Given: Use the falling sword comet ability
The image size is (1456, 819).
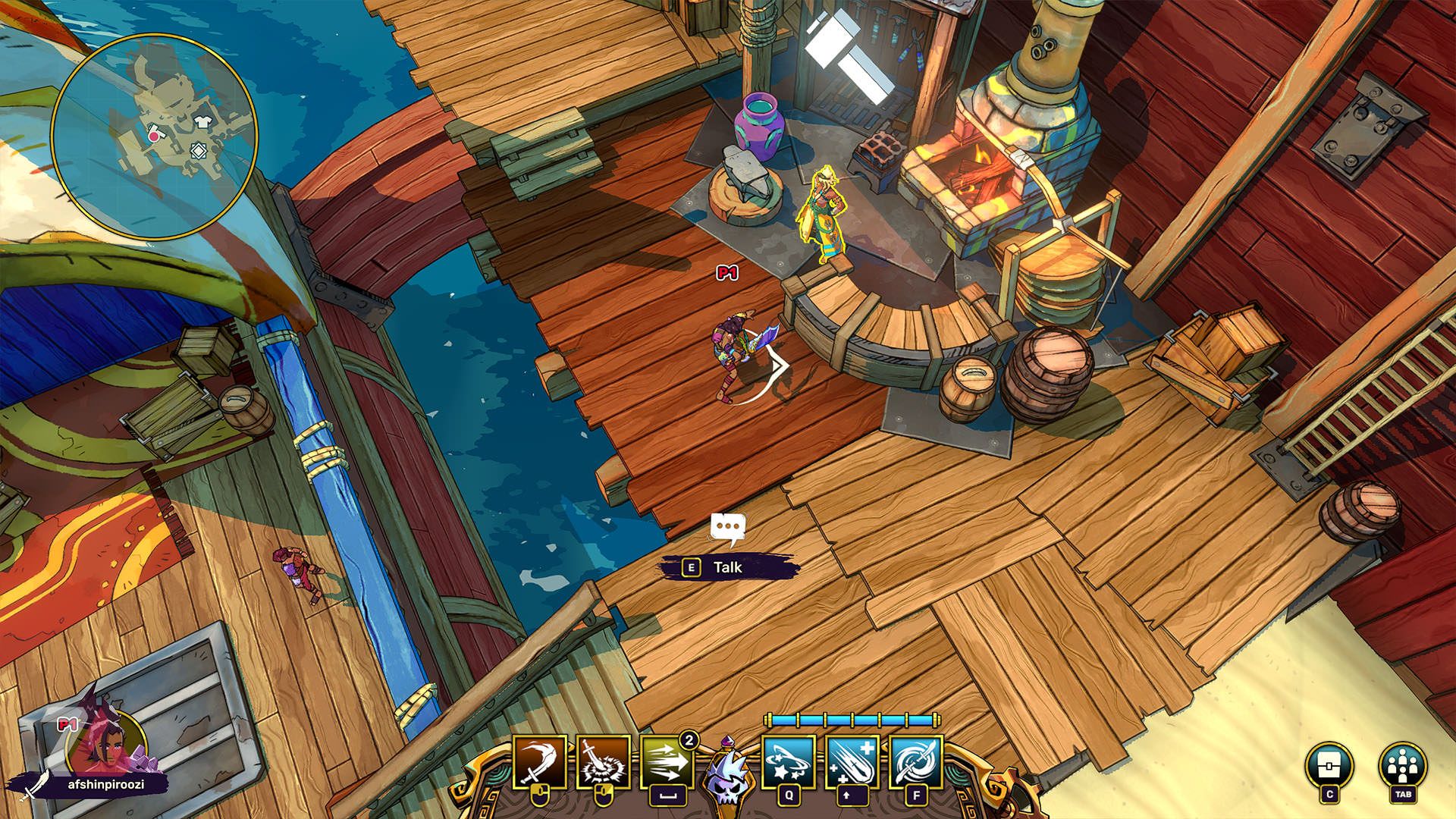Looking at the screenshot, I should tap(852, 761).
